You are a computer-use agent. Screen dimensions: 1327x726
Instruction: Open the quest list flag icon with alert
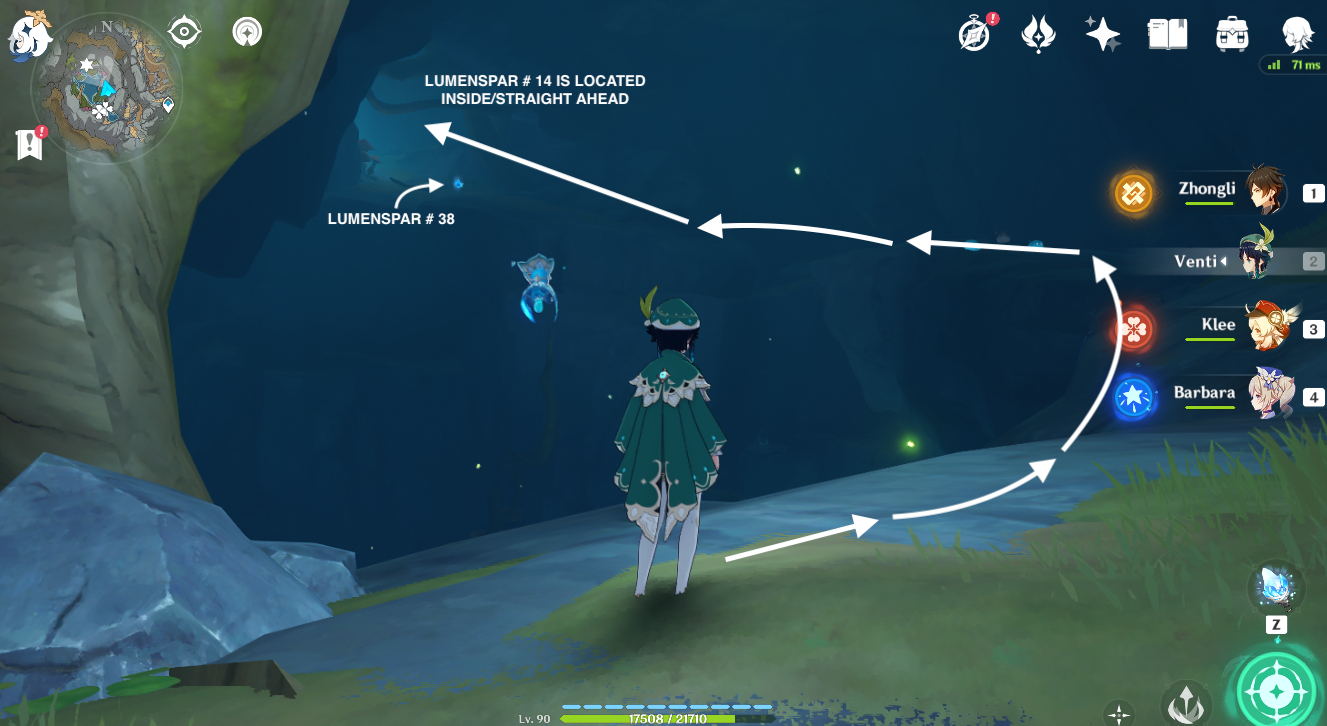coord(30,143)
